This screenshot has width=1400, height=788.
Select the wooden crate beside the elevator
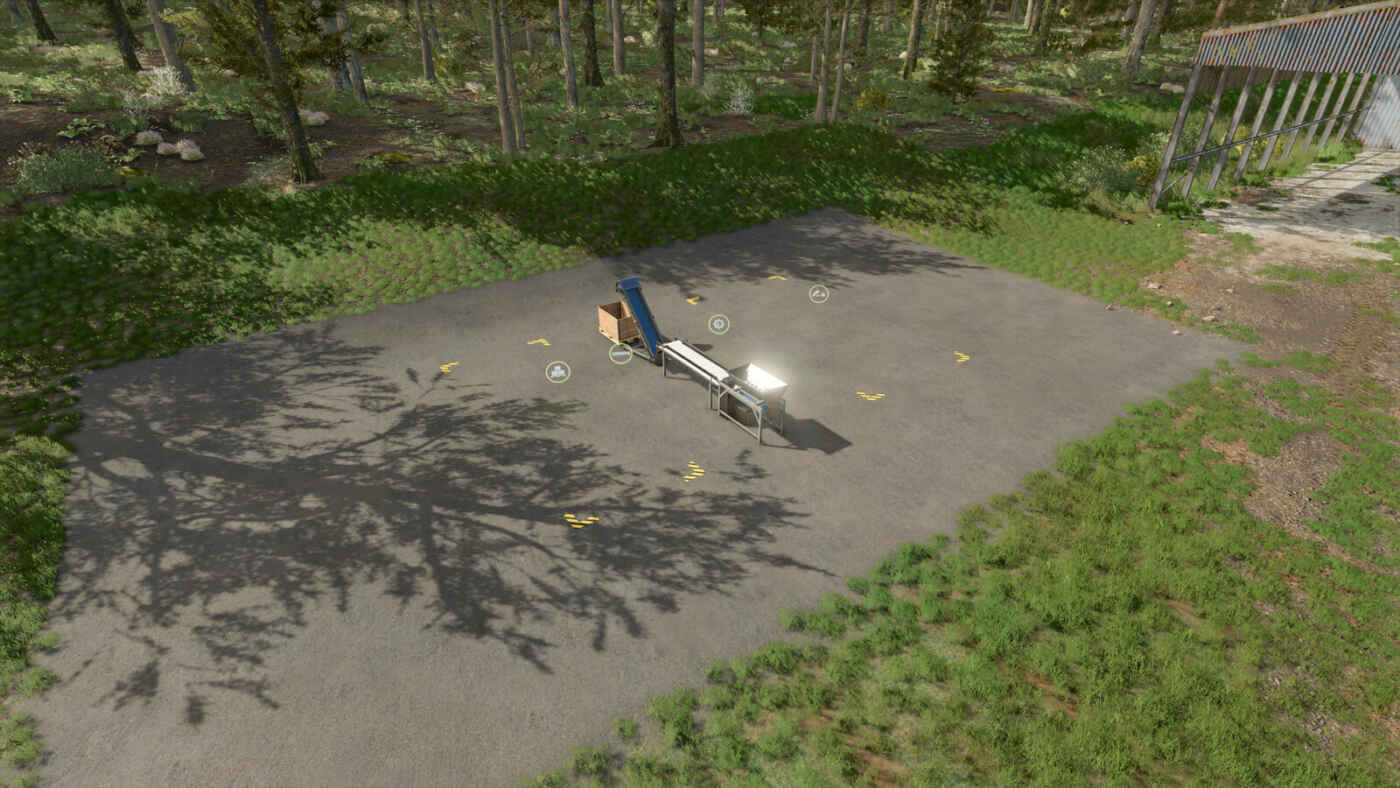click(615, 321)
